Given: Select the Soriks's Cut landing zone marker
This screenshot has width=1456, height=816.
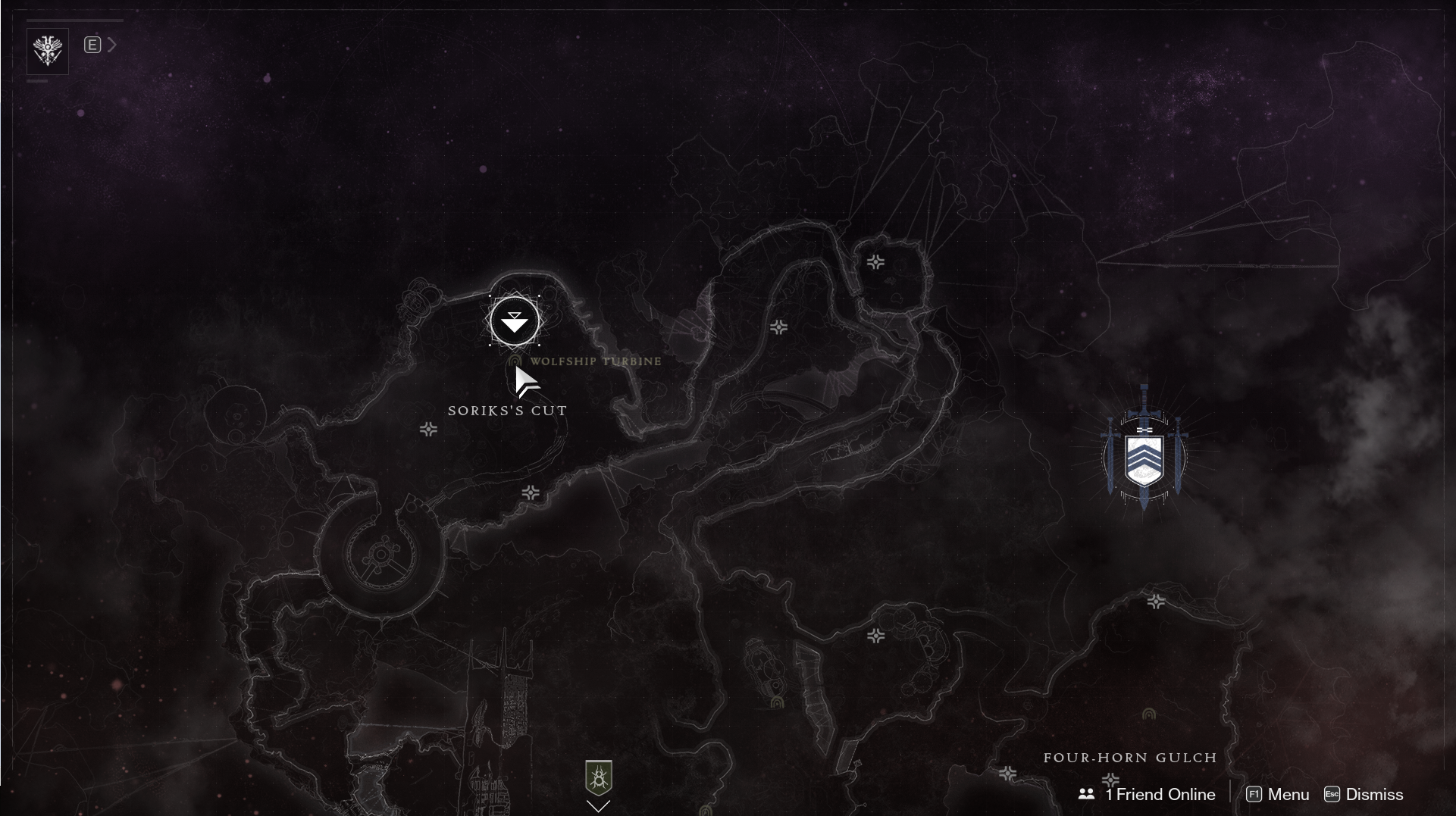Looking at the screenshot, I should coord(515,322).
